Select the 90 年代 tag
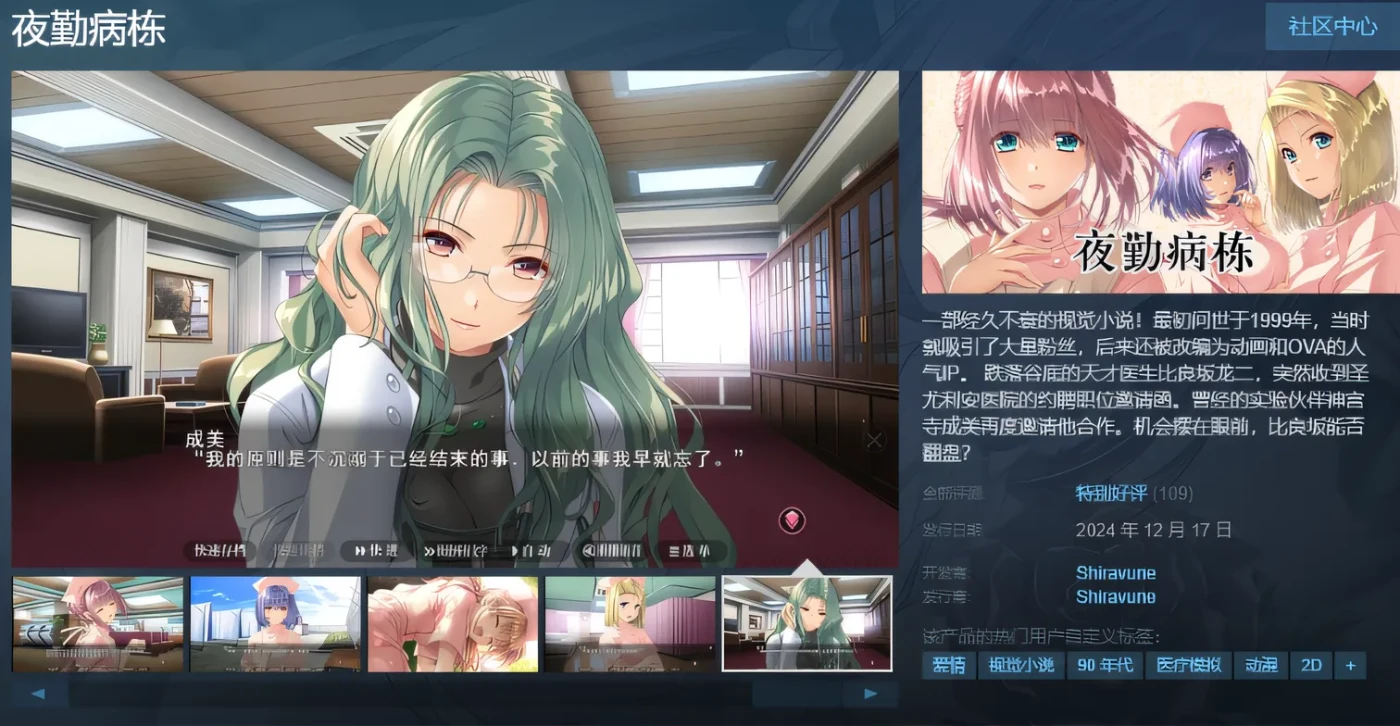This screenshot has width=1400, height=726. (x=1105, y=665)
